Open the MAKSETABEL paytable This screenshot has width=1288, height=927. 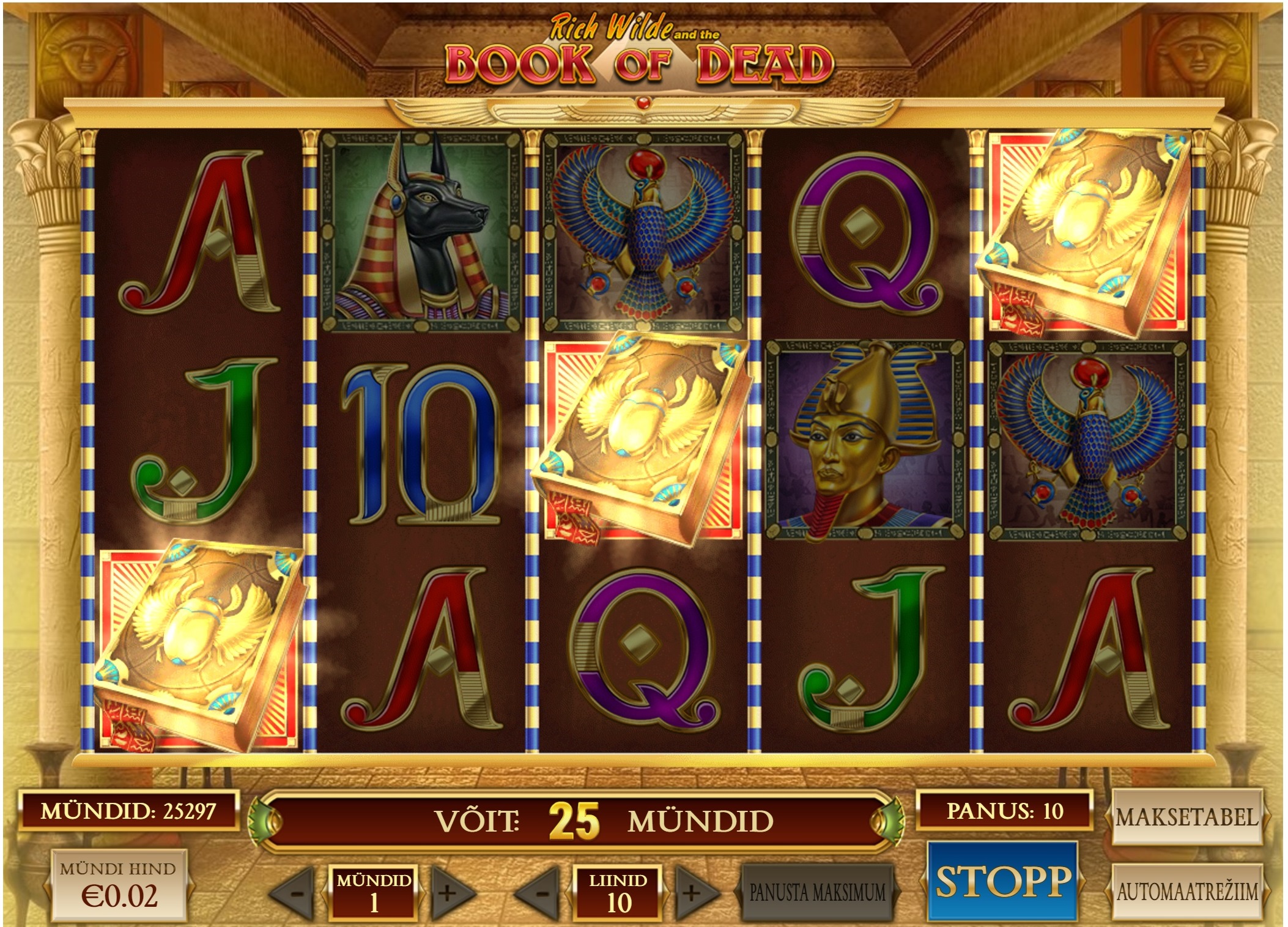click(1186, 817)
